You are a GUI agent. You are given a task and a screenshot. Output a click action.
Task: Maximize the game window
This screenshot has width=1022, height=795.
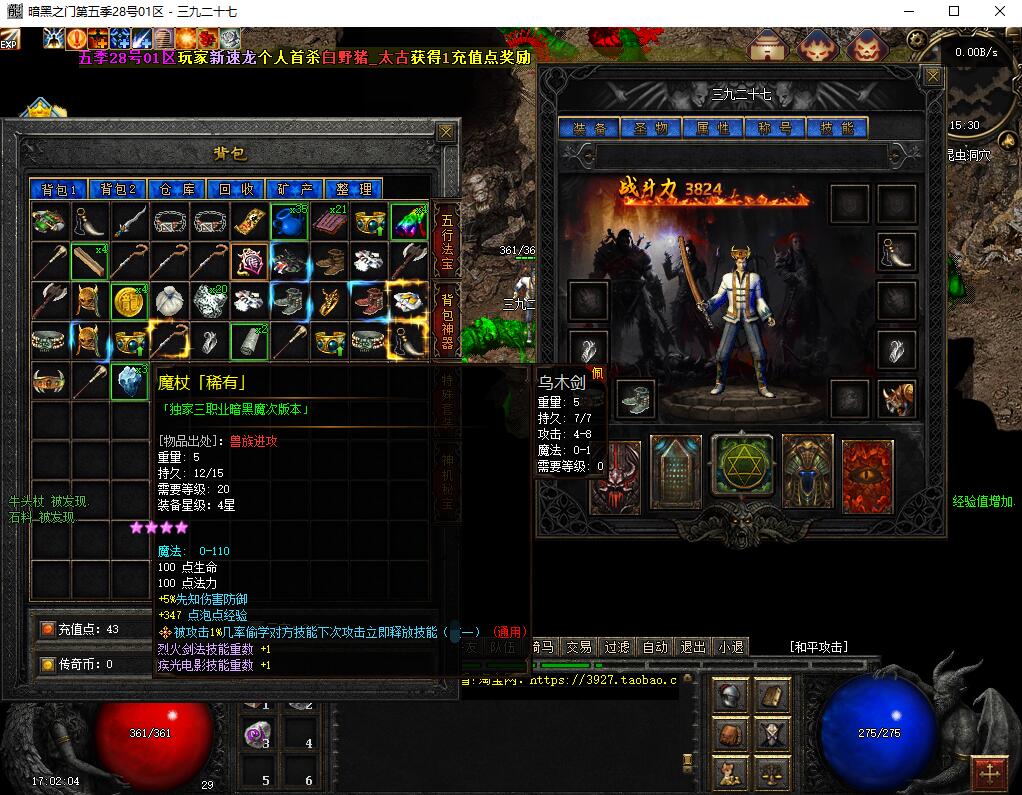click(953, 11)
